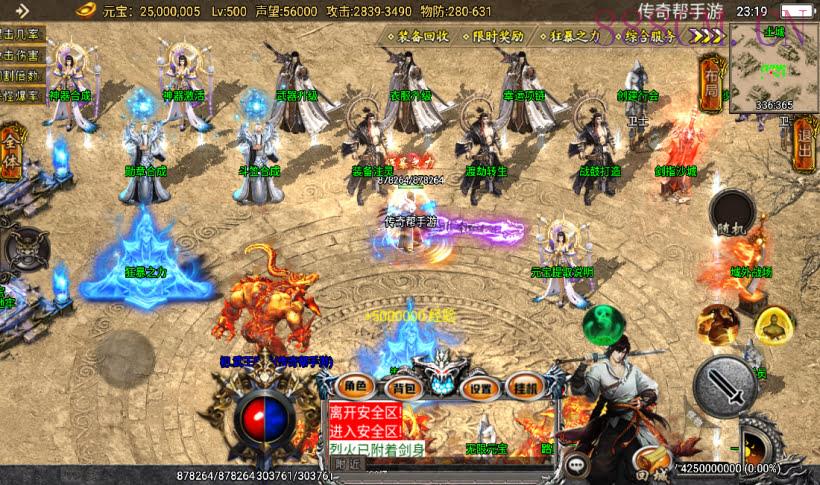
Task: Activate the 随机 random teleport button
Action: click(731, 213)
